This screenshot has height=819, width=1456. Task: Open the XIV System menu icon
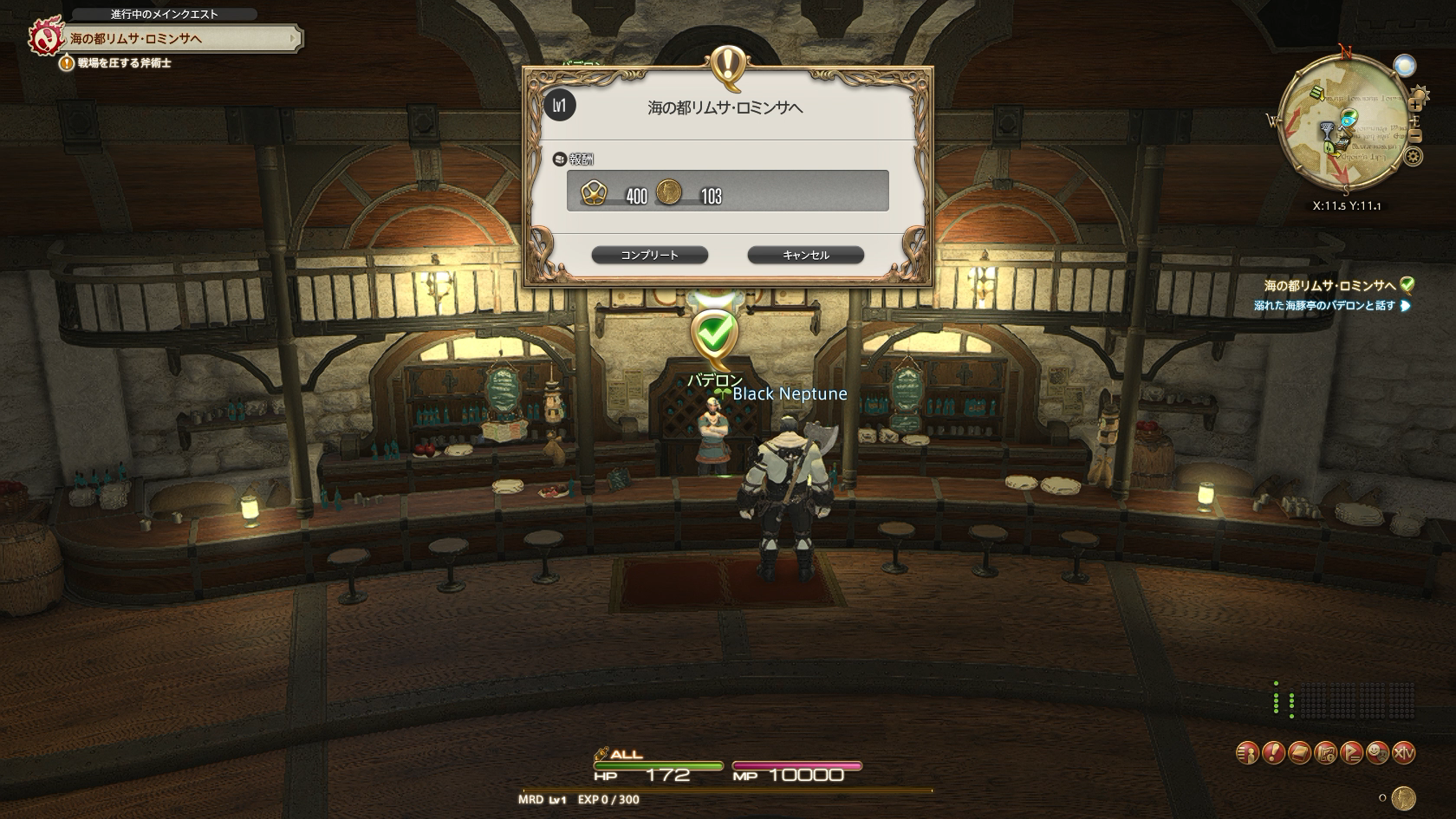pos(1404,752)
